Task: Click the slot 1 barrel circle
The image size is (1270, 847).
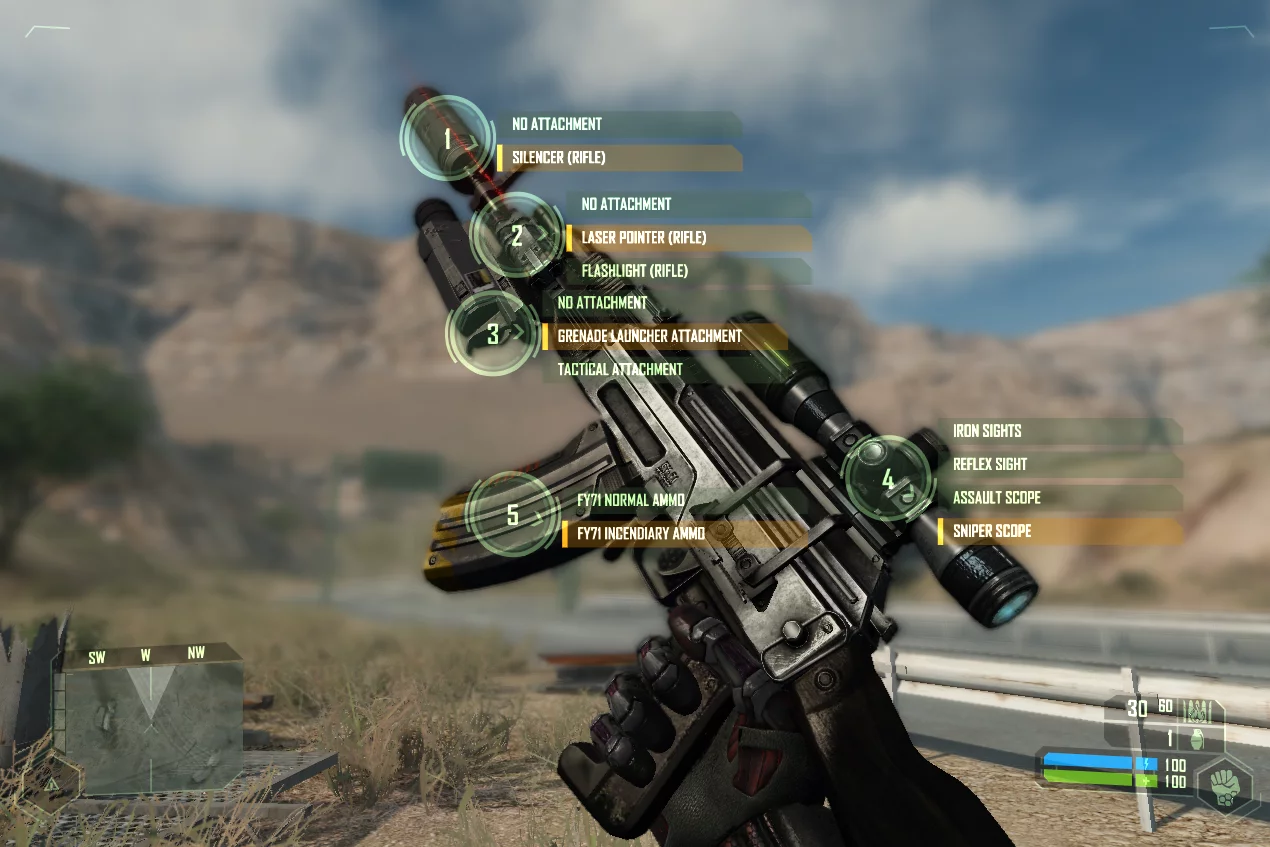Action: (446, 138)
